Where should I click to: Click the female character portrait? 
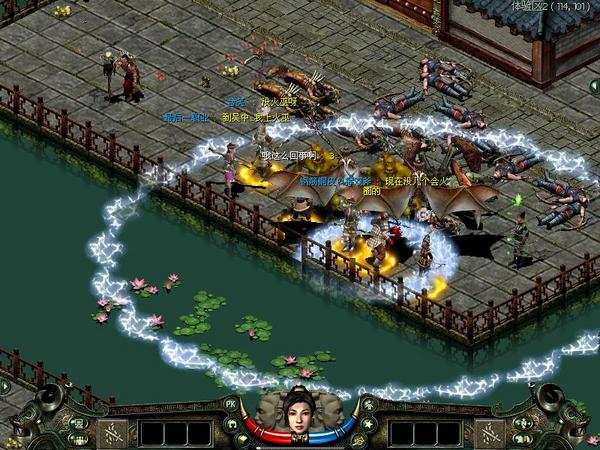298,413
